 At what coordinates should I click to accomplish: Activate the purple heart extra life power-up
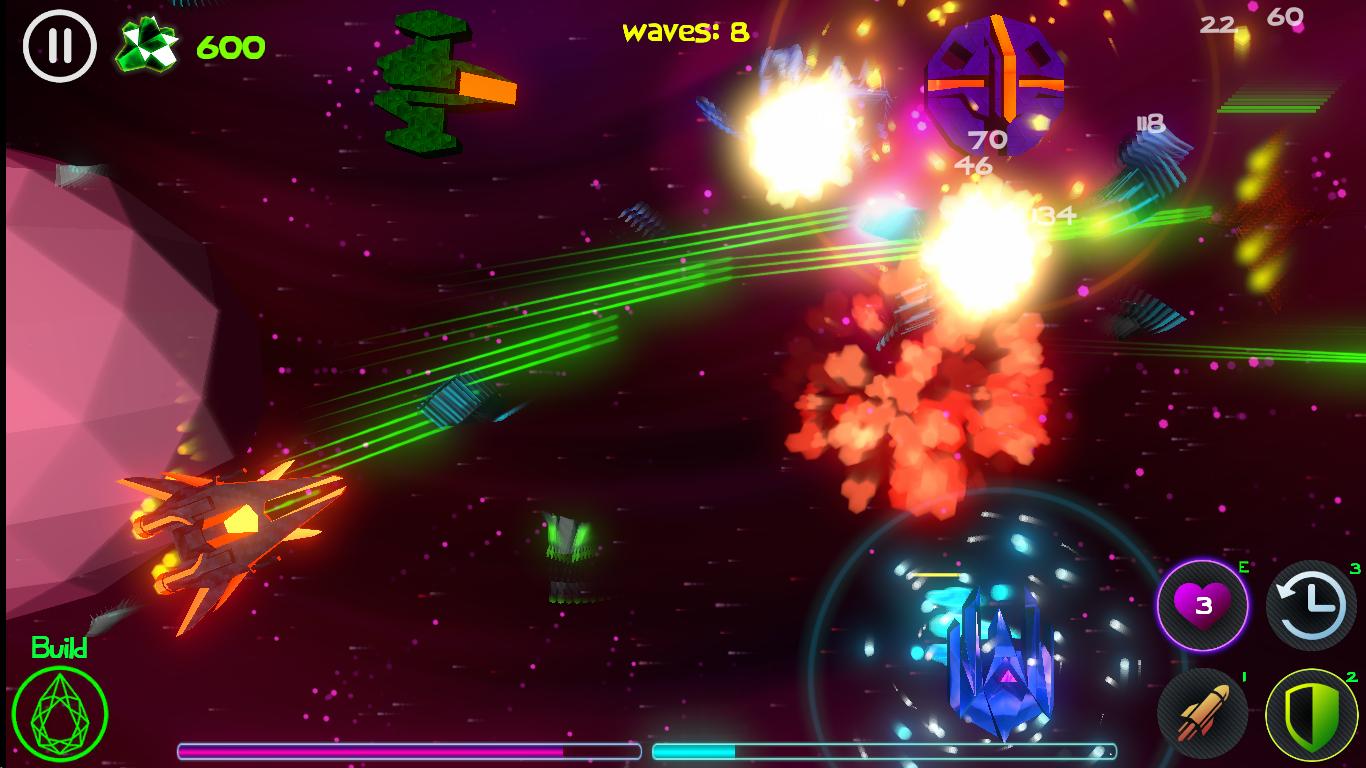pos(1203,604)
